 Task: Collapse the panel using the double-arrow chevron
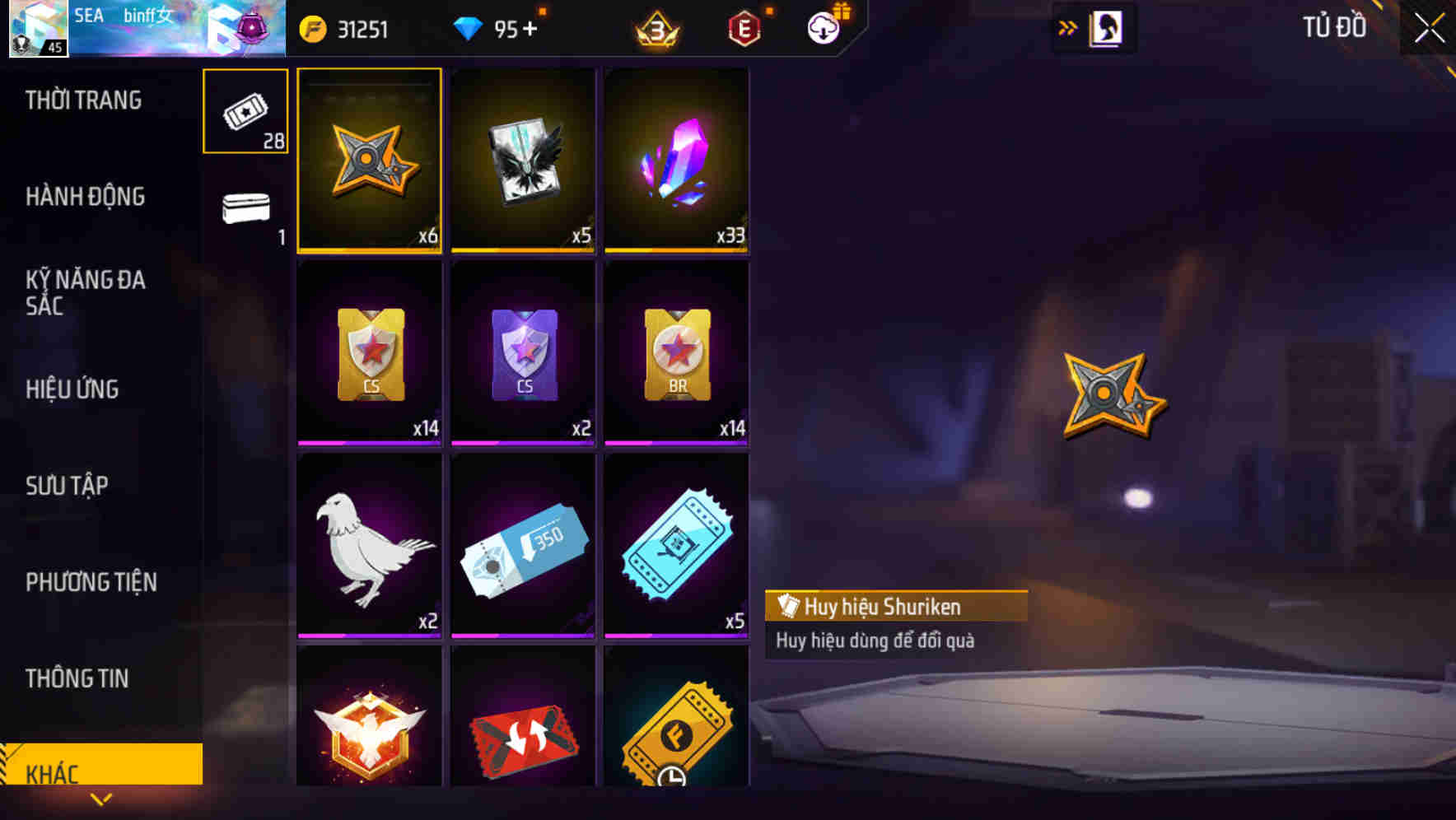click(1066, 27)
